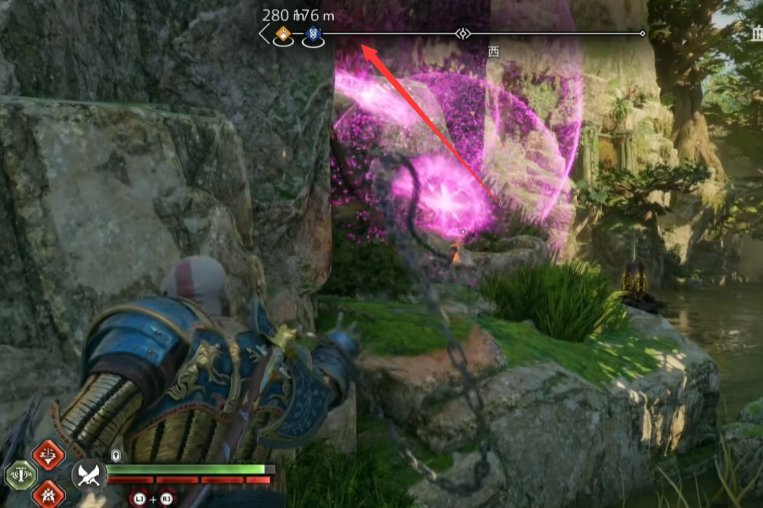The width and height of the screenshot is (763, 508).
Task: Click the double-diamond marker on the compass bar
Action: [x=462, y=34]
